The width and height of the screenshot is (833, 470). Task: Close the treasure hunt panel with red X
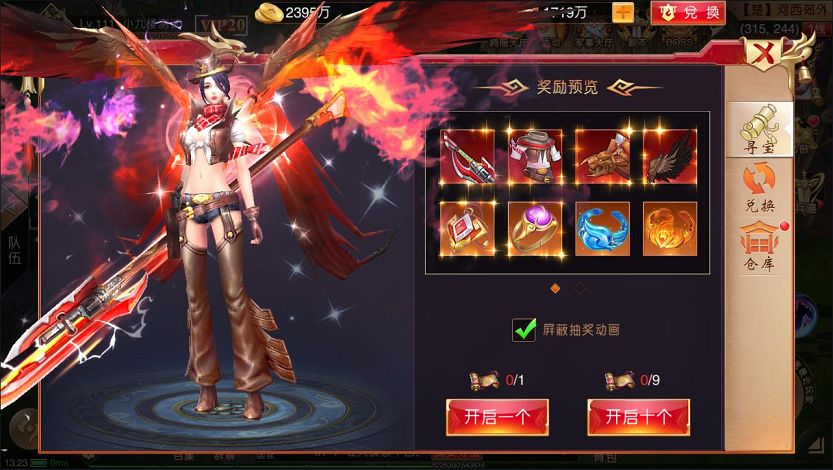pyautogui.click(x=764, y=53)
